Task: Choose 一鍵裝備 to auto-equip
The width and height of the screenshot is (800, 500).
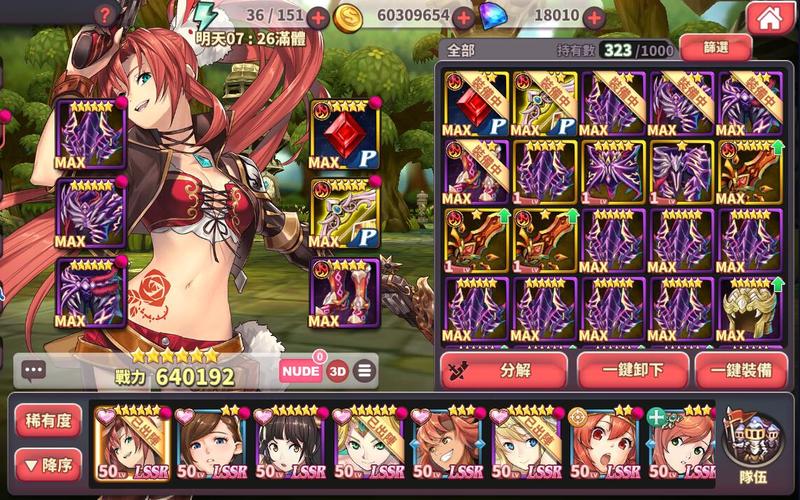Action: click(741, 370)
